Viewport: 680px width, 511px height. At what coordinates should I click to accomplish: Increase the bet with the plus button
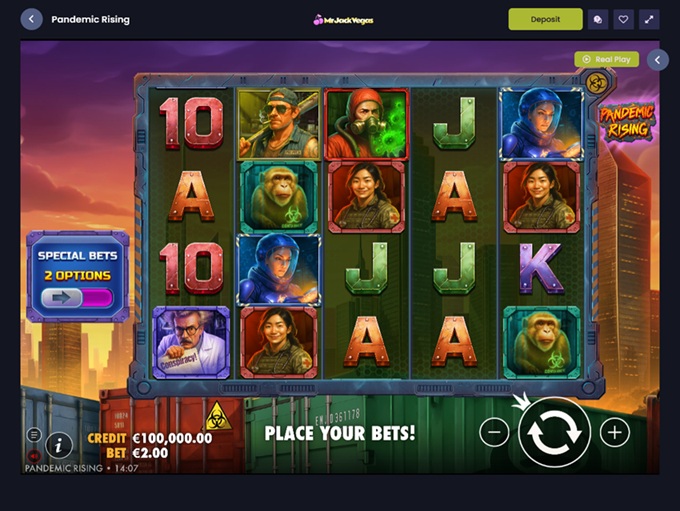tap(614, 432)
